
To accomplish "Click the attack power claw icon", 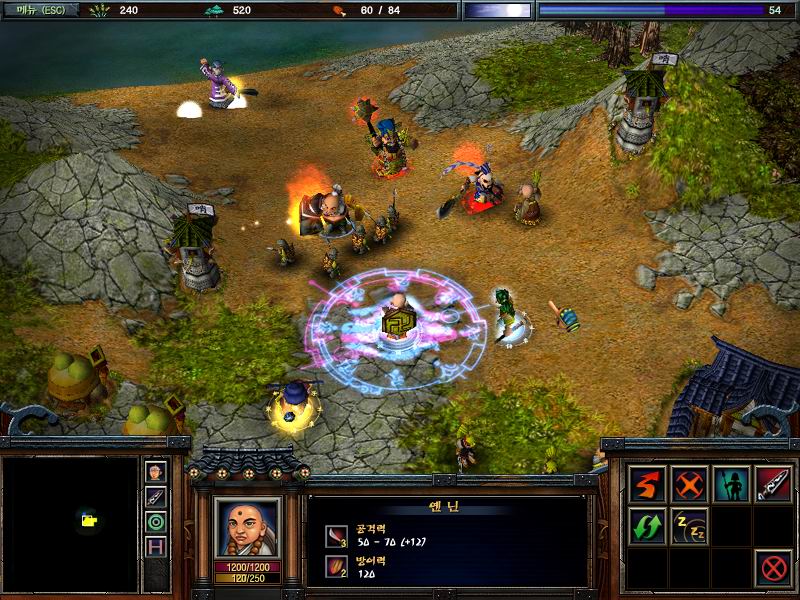I will click(x=336, y=537).
